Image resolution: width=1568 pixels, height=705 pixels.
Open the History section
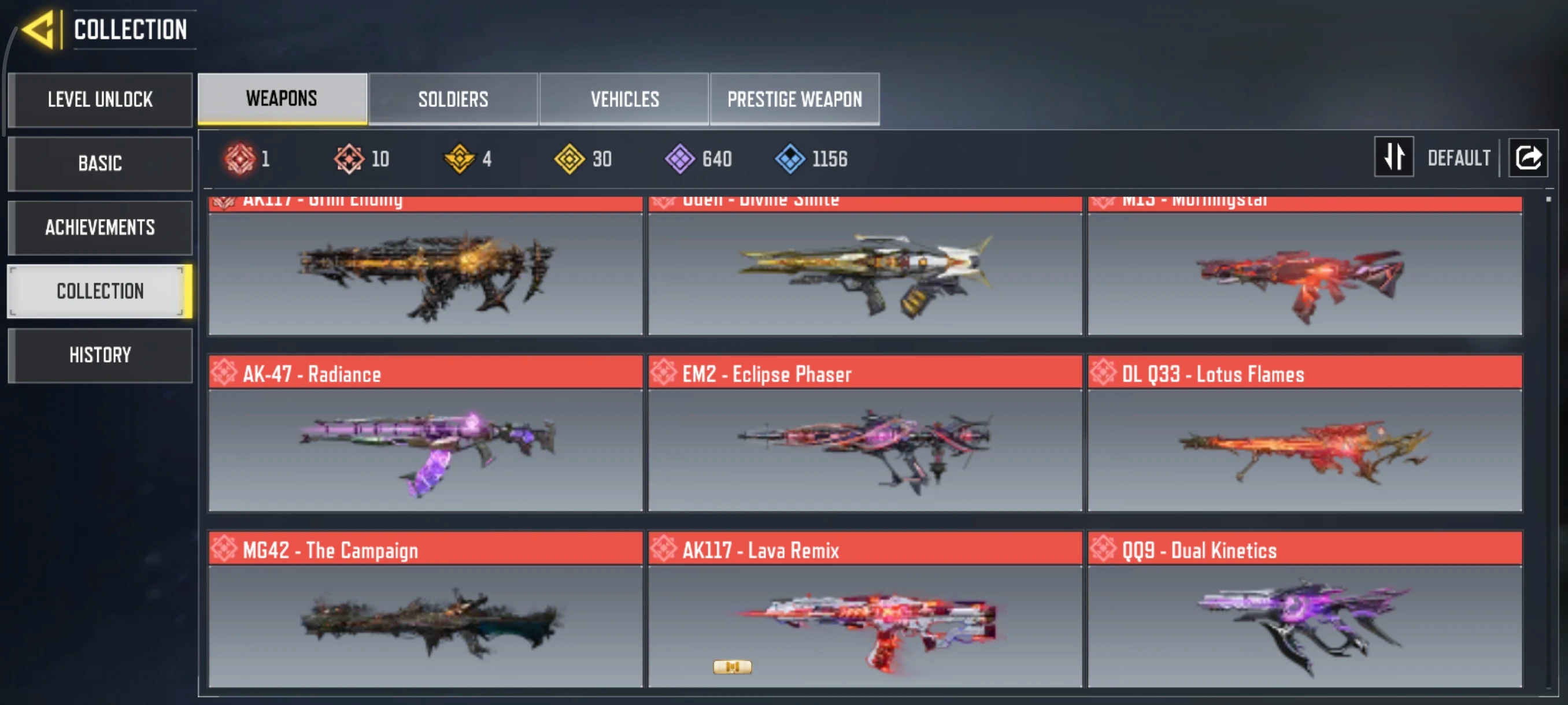(101, 355)
